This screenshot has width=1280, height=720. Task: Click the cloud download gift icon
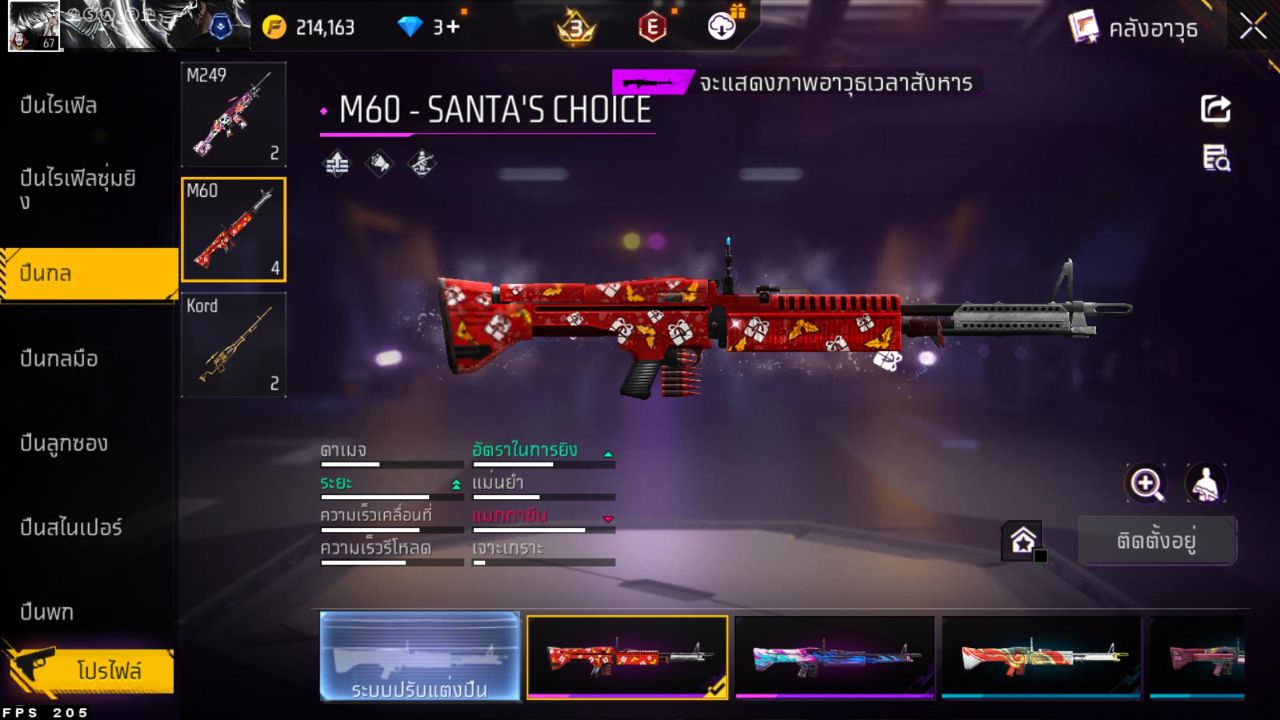pyautogui.click(x=720, y=27)
